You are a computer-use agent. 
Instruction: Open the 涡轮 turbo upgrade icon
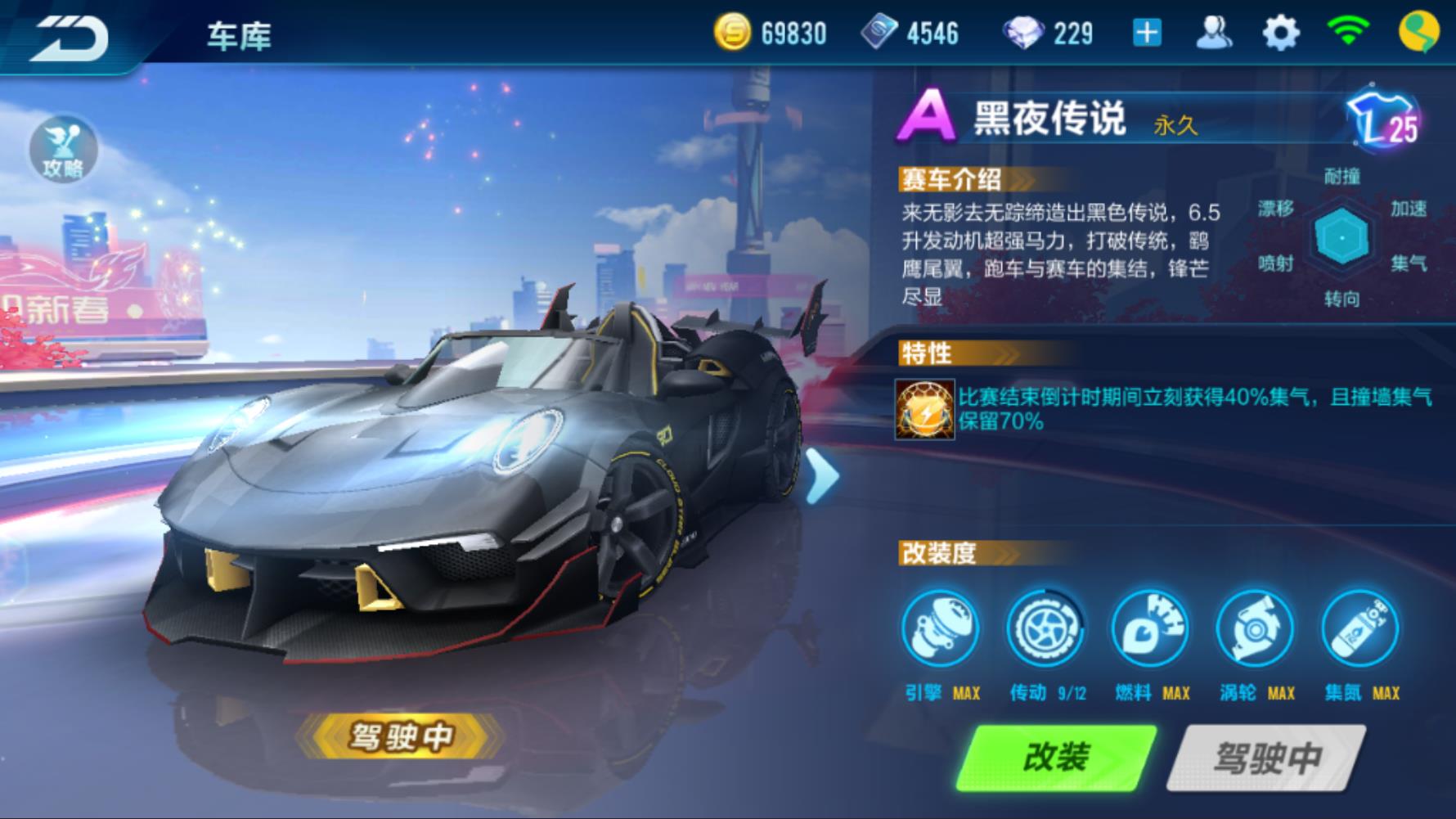pyautogui.click(x=1254, y=628)
